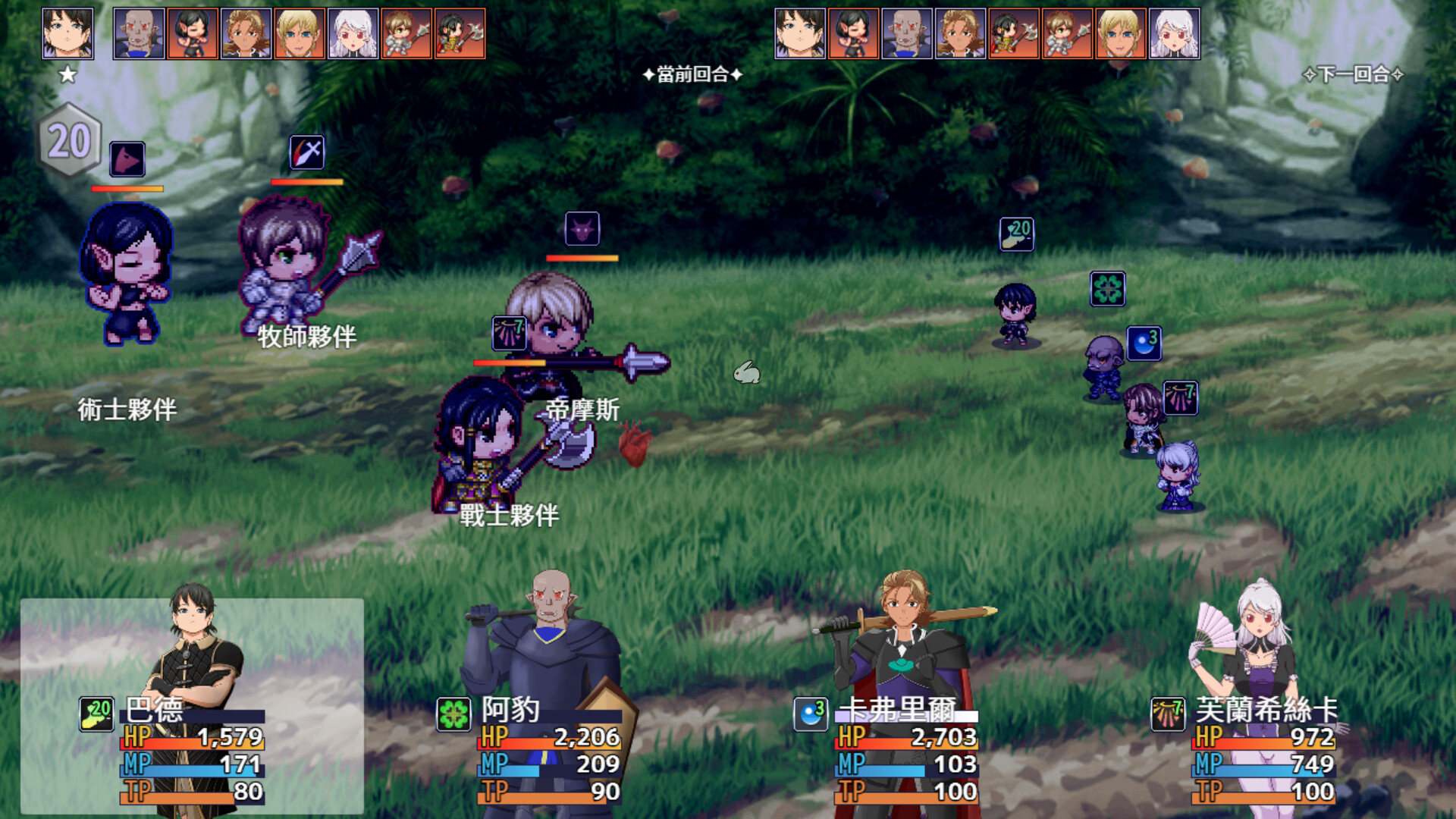The width and height of the screenshot is (1456, 819).
Task: Inspect the sword slash status icon above 牧師夥伴
Action: 307,152
